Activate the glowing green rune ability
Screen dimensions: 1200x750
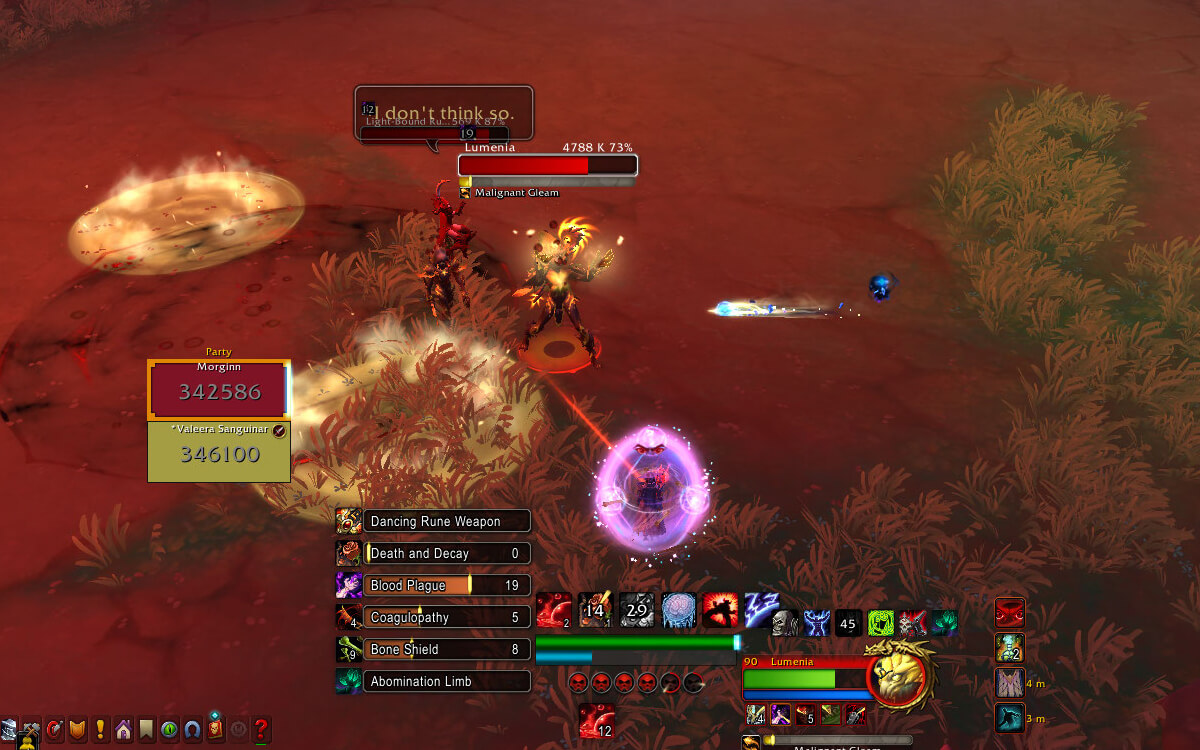click(881, 623)
